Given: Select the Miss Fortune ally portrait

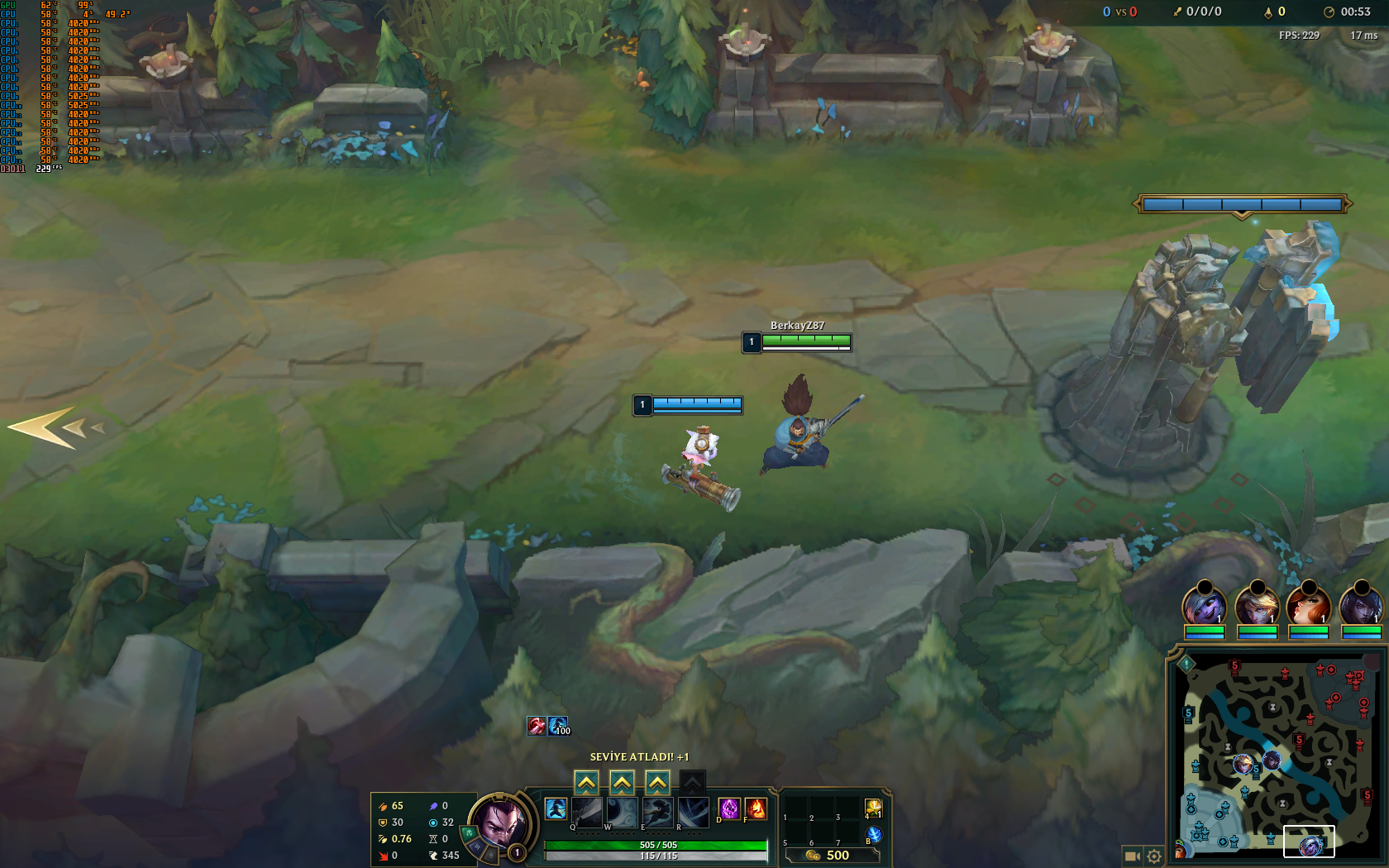Looking at the screenshot, I should coord(1309,606).
